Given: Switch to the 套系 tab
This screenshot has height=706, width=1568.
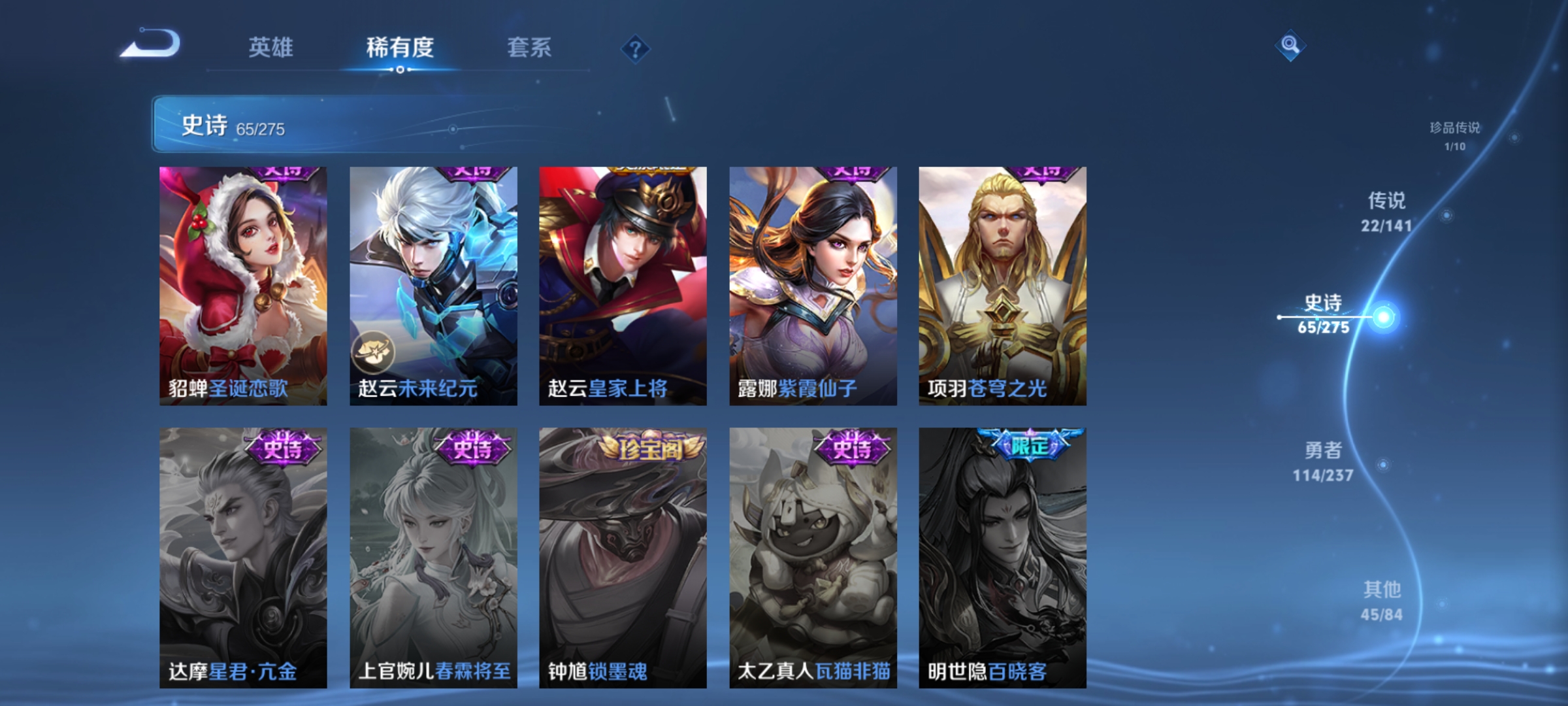Looking at the screenshot, I should [531, 47].
